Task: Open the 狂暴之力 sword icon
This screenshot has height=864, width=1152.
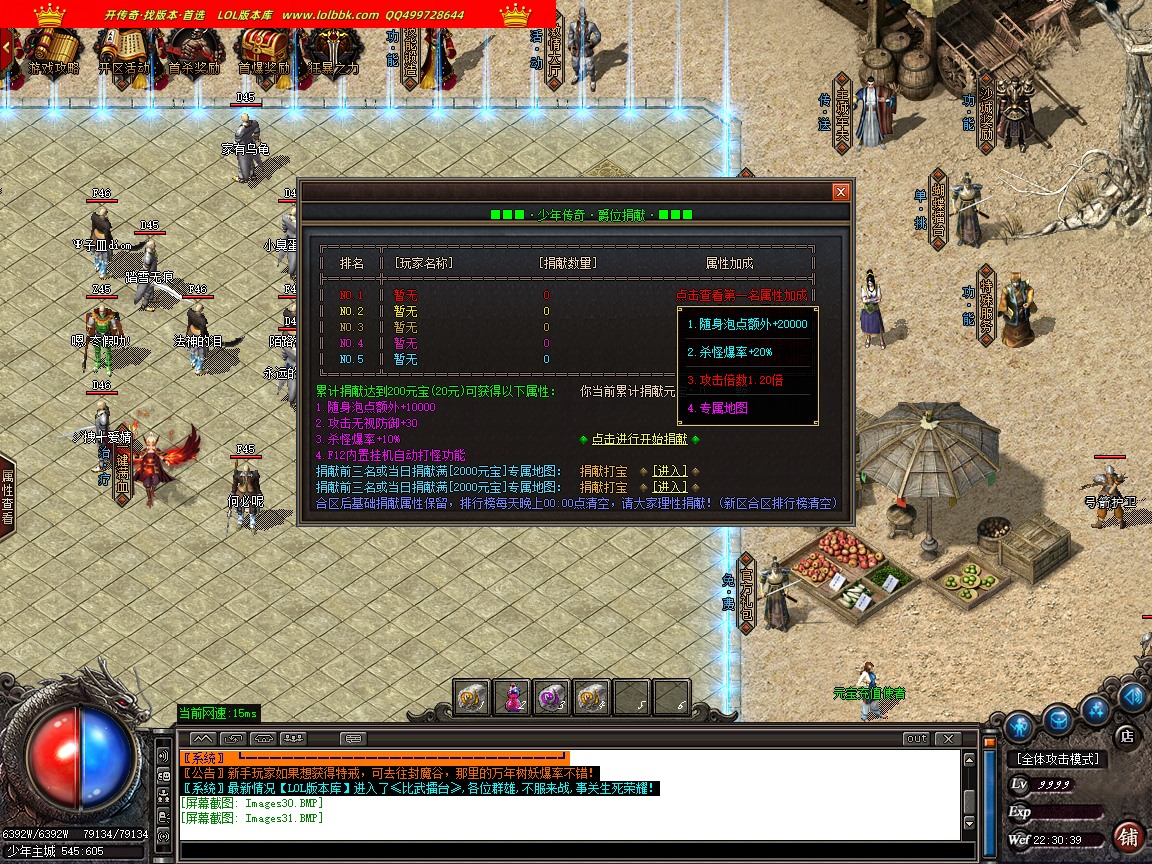Action: 332,50
